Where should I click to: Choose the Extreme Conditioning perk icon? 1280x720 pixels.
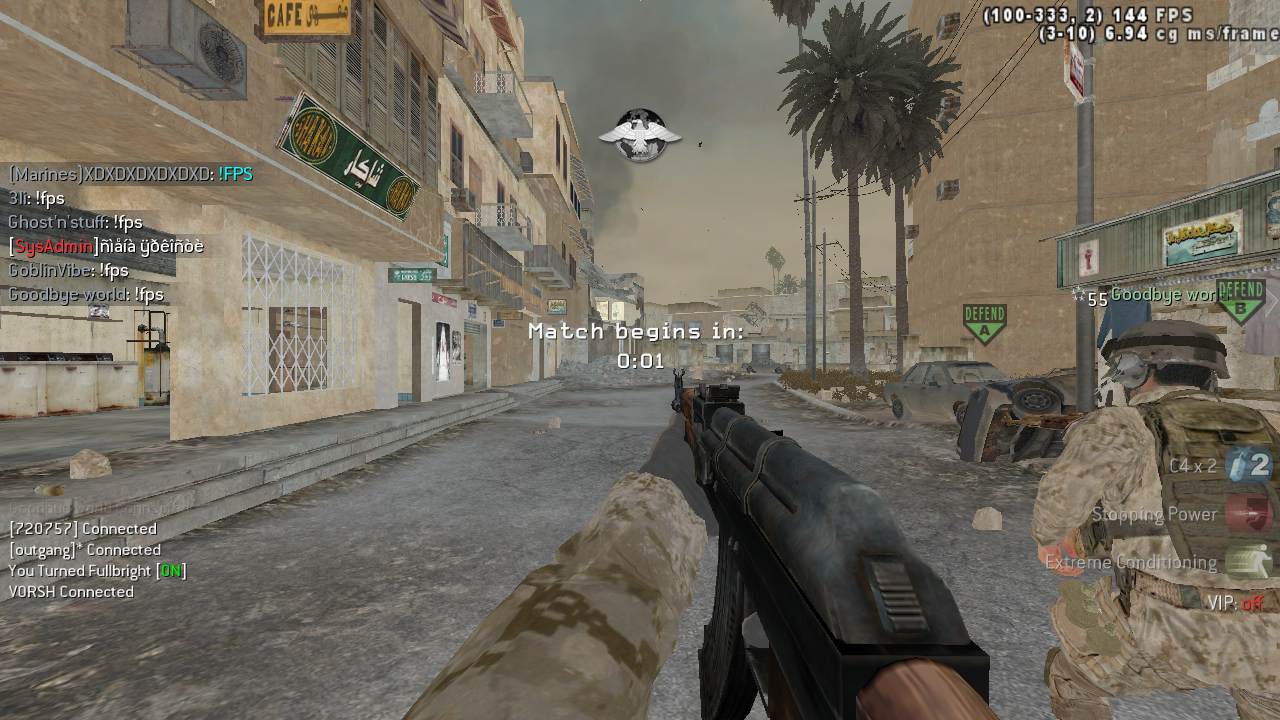1248,562
